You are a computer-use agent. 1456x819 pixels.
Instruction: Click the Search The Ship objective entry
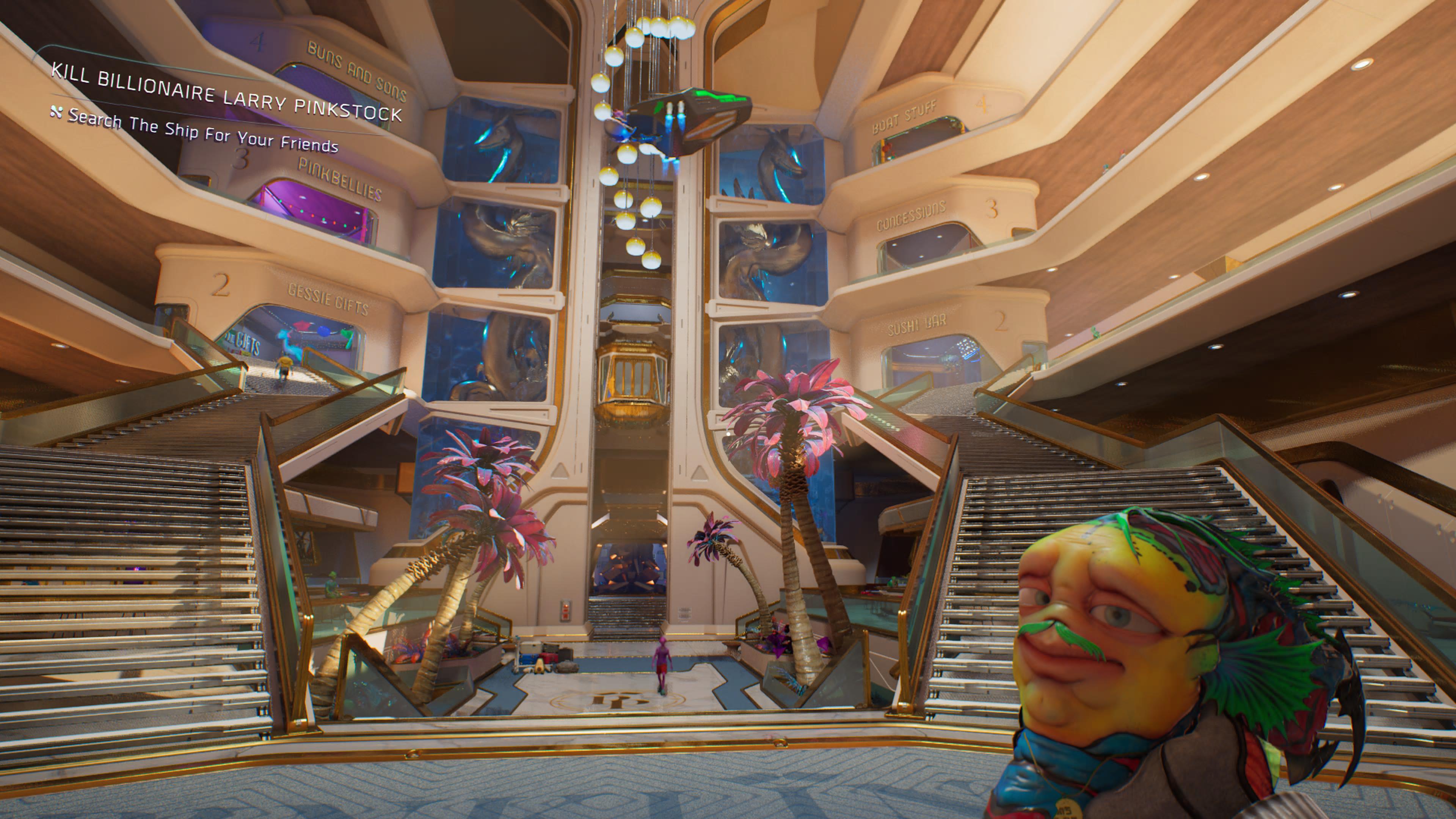(202, 130)
